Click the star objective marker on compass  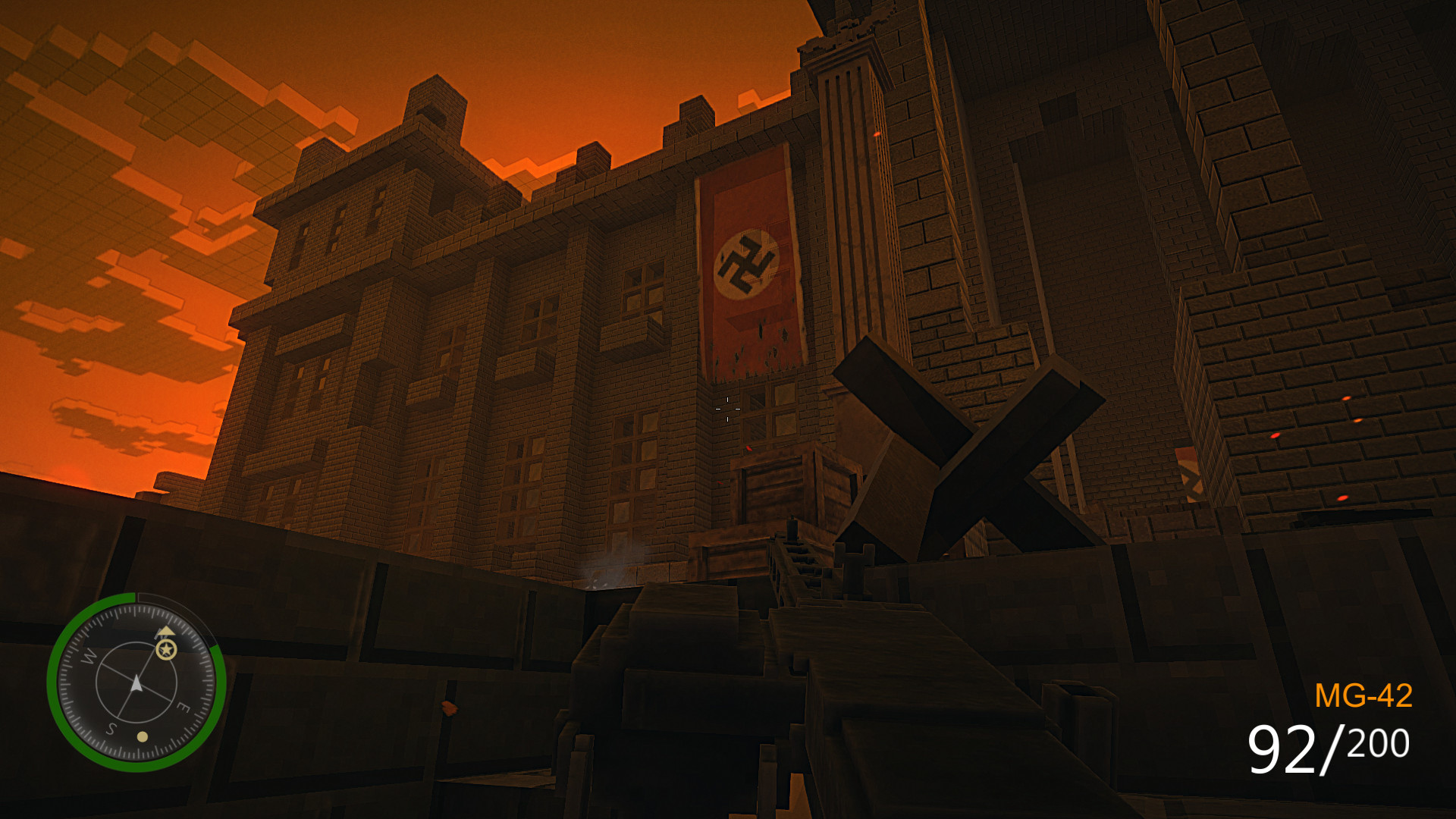pos(166,650)
